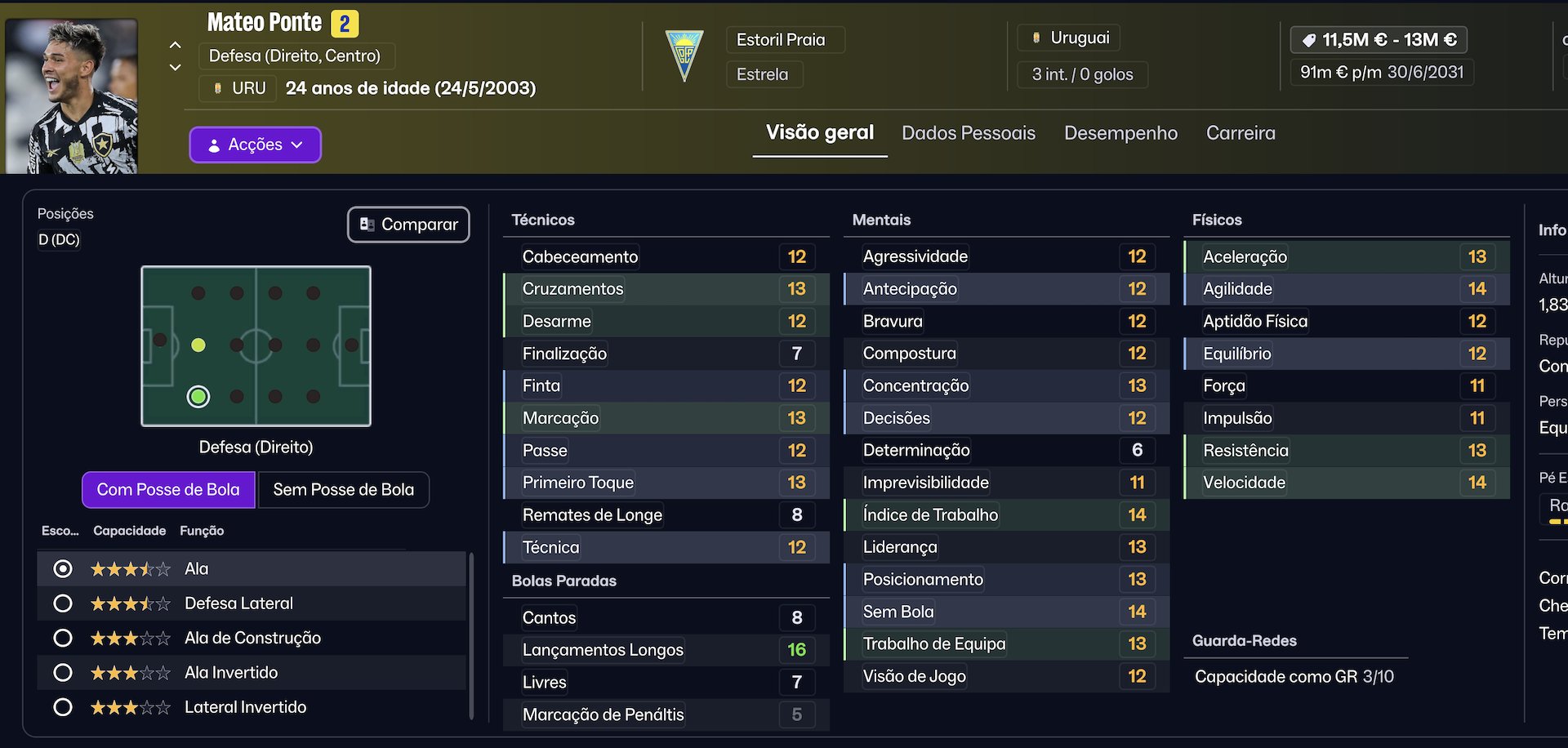Select Ala de Construção role
Image resolution: width=1568 pixels, height=748 pixels.
[x=63, y=638]
